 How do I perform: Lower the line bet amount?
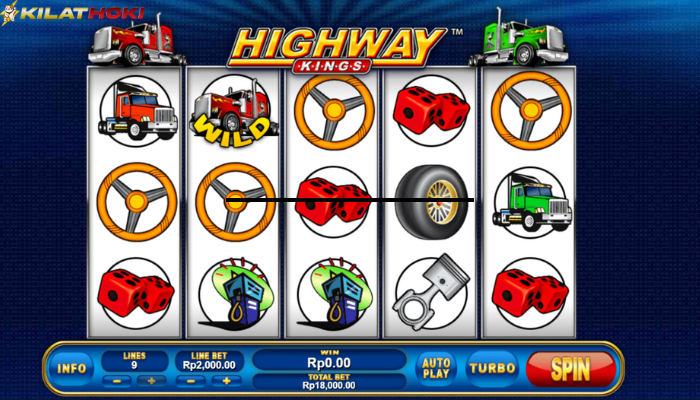coord(193,381)
